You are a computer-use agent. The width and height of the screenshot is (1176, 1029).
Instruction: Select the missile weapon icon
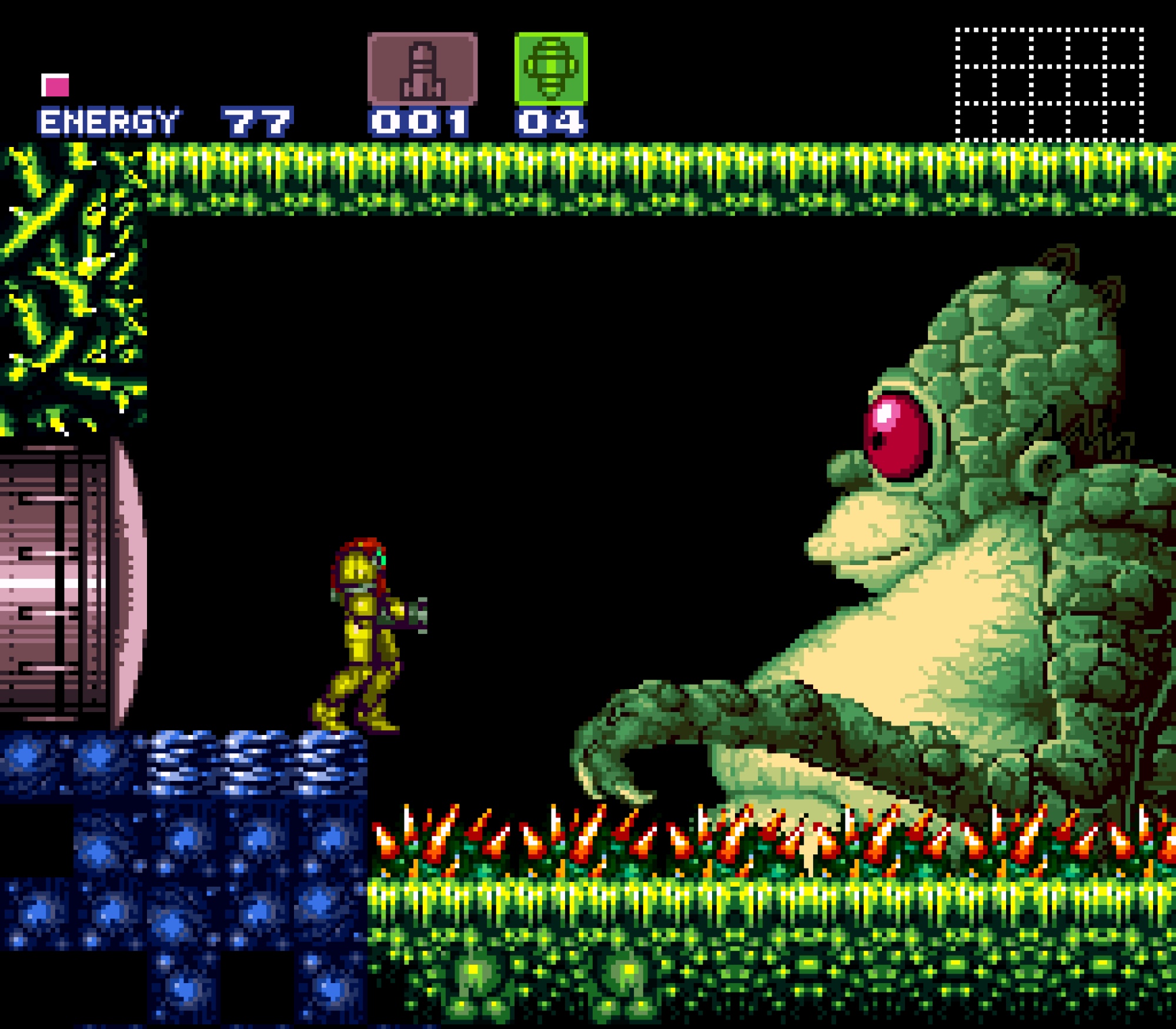[422, 69]
